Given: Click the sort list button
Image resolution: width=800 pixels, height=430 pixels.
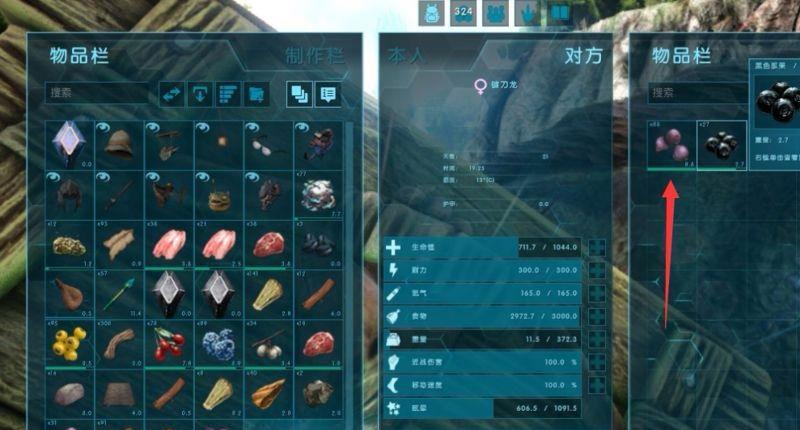Looking at the screenshot, I should pyautogui.click(x=227, y=94).
